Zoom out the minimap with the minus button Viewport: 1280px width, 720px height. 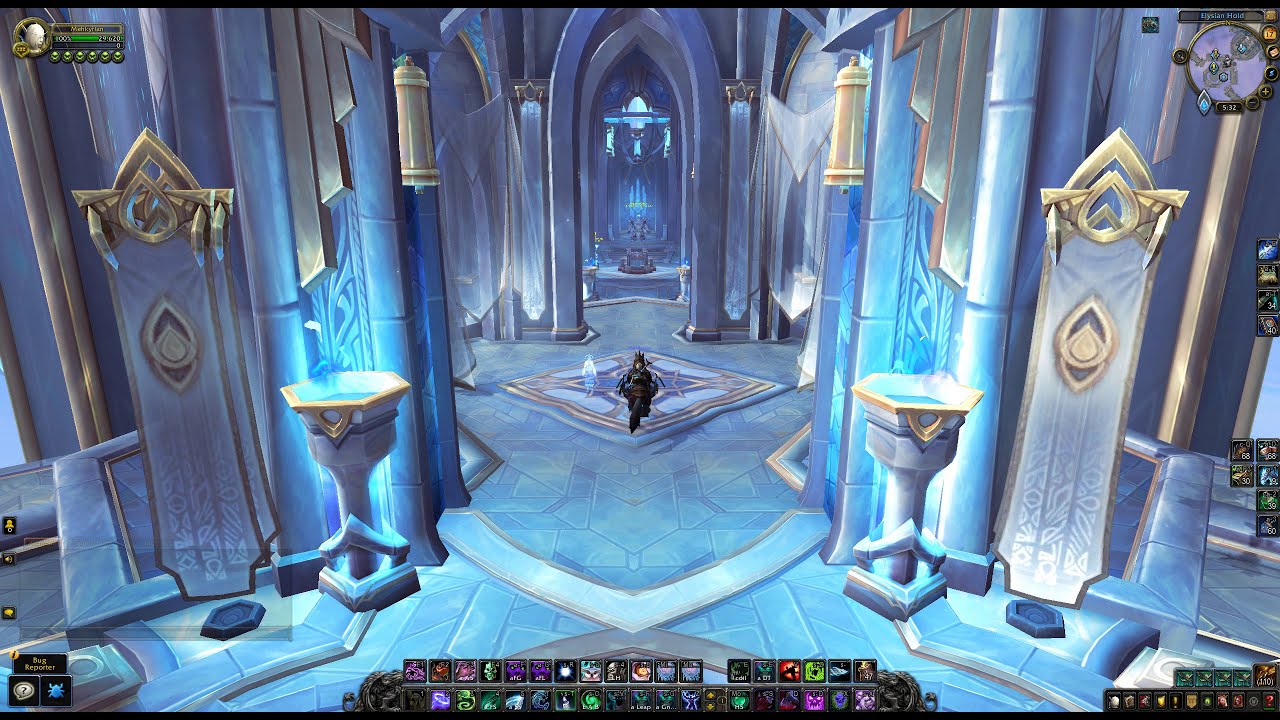[x=1252, y=103]
